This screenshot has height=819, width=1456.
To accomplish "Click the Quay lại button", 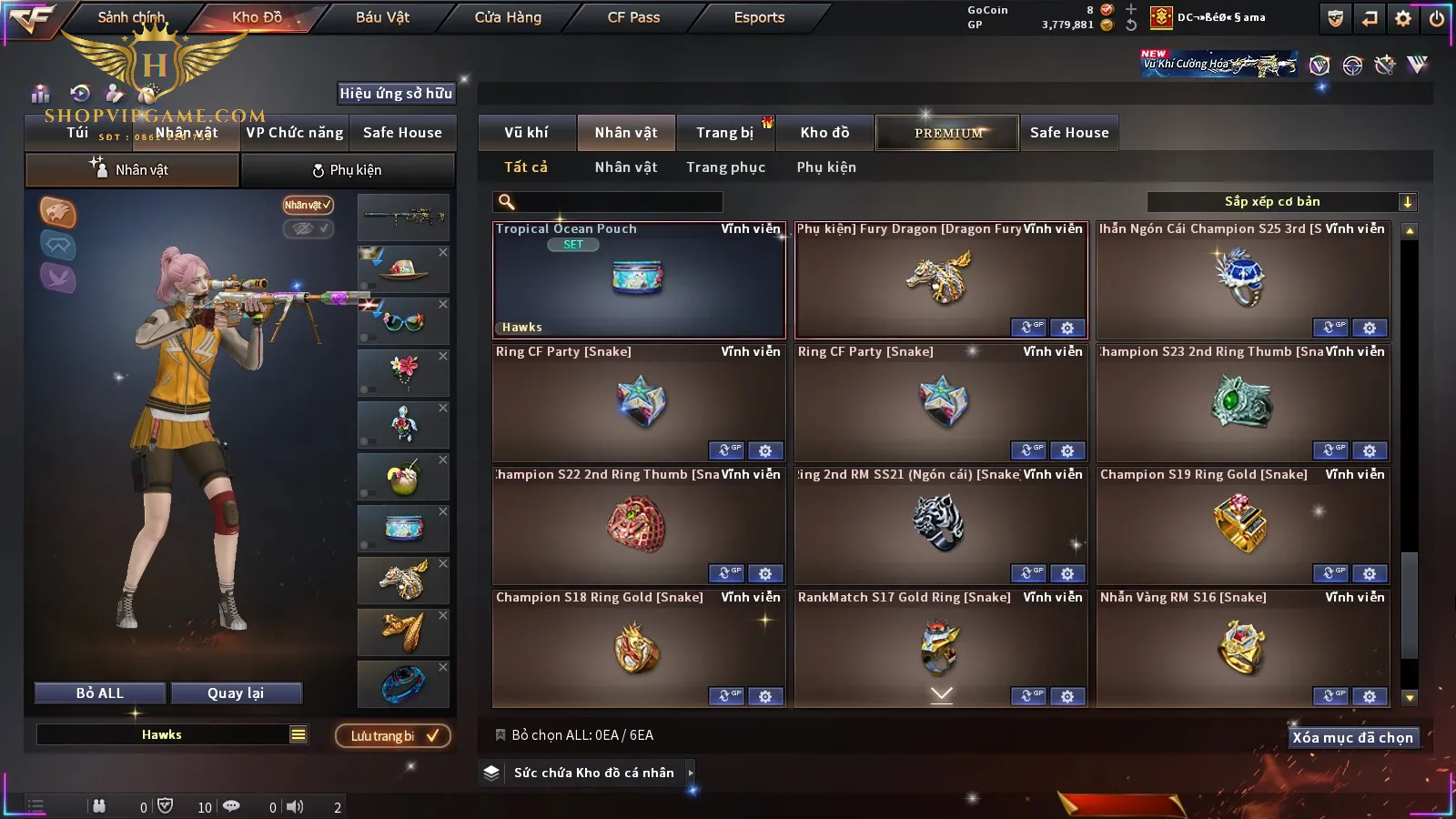I will click(x=236, y=693).
